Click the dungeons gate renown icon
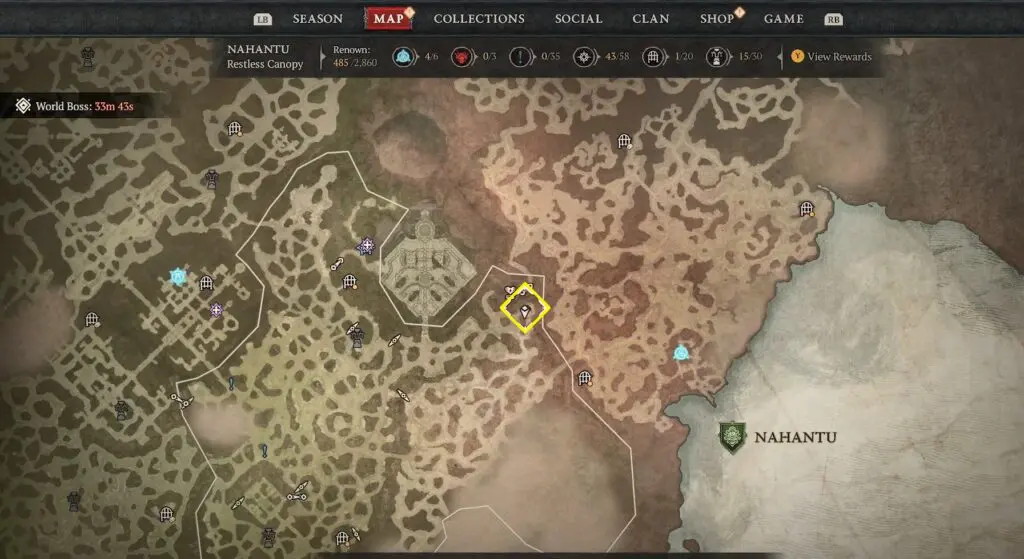Image resolution: width=1024 pixels, height=559 pixels. coord(652,57)
